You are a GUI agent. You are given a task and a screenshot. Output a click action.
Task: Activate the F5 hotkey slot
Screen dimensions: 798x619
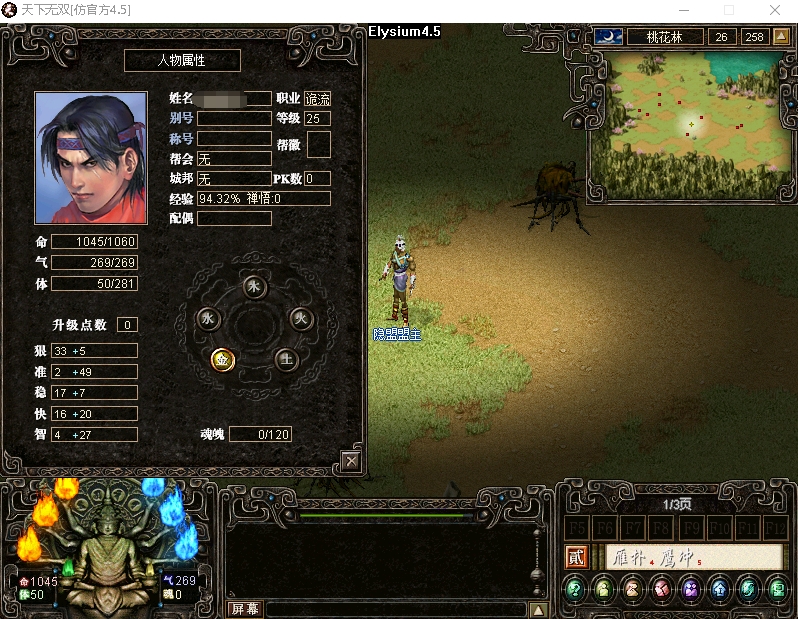coord(576,527)
